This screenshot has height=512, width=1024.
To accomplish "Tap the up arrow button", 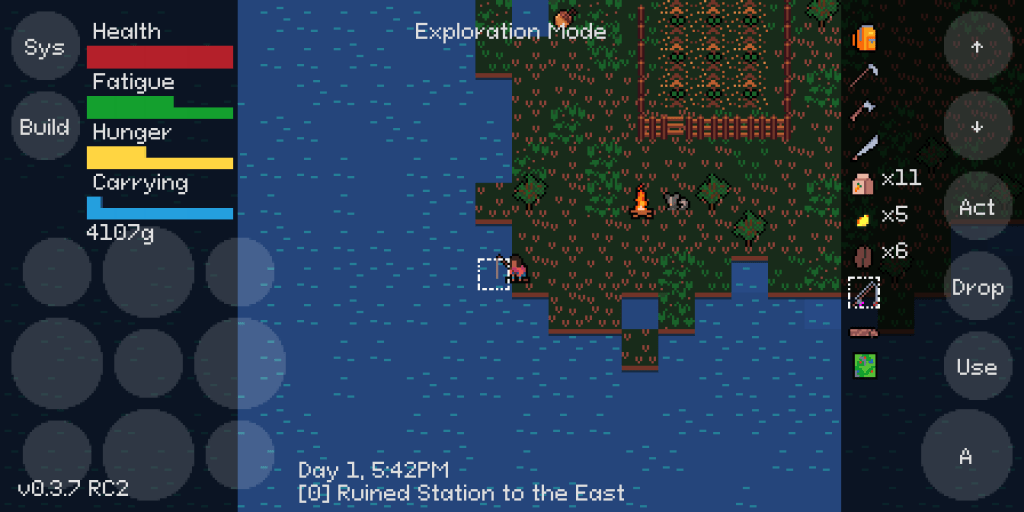I will coord(977,47).
